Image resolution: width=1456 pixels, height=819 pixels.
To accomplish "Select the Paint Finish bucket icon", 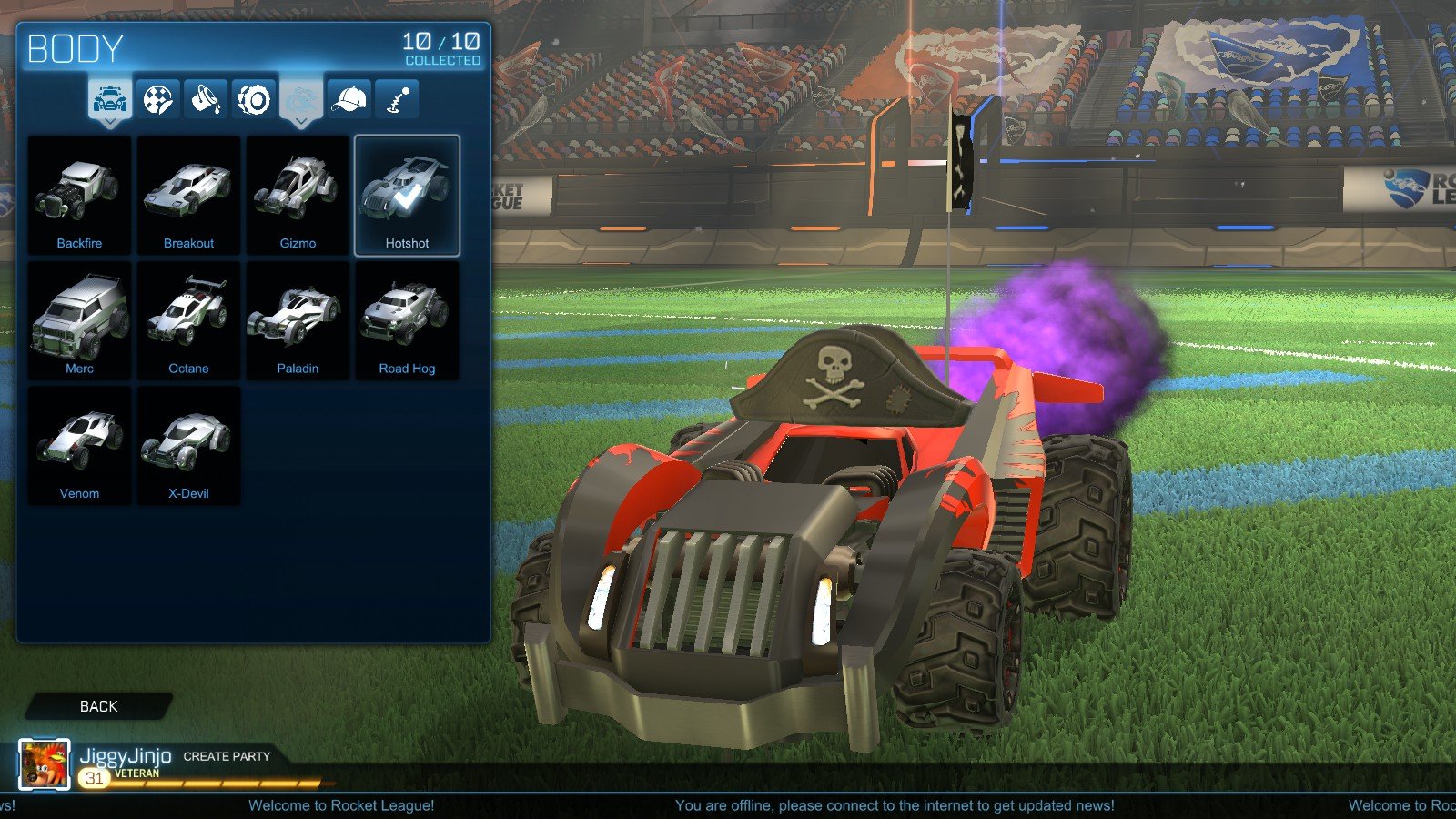I will click(207, 96).
